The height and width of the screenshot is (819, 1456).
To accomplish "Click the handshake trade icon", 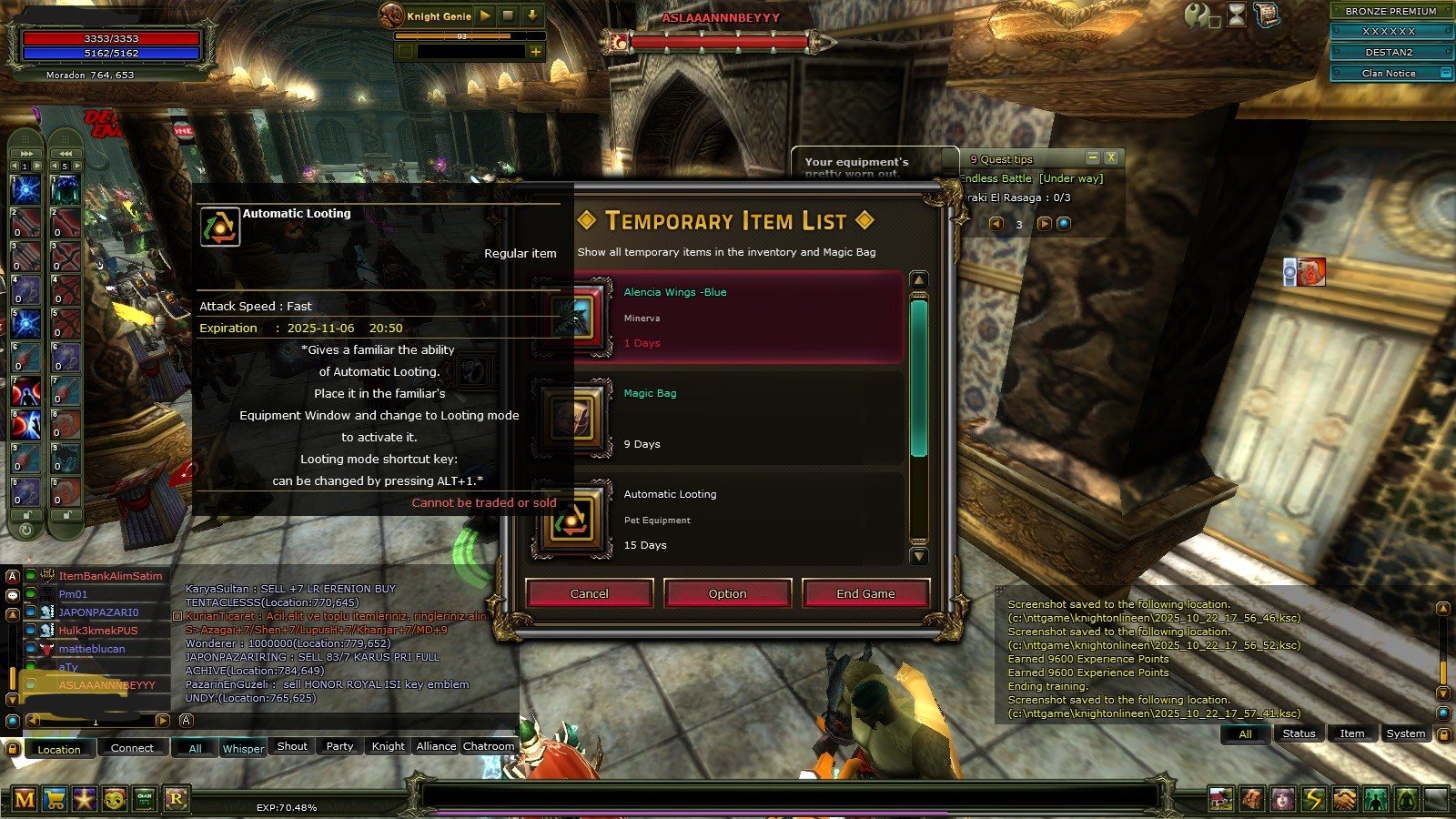I will pyautogui.click(x=1344, y=800).
